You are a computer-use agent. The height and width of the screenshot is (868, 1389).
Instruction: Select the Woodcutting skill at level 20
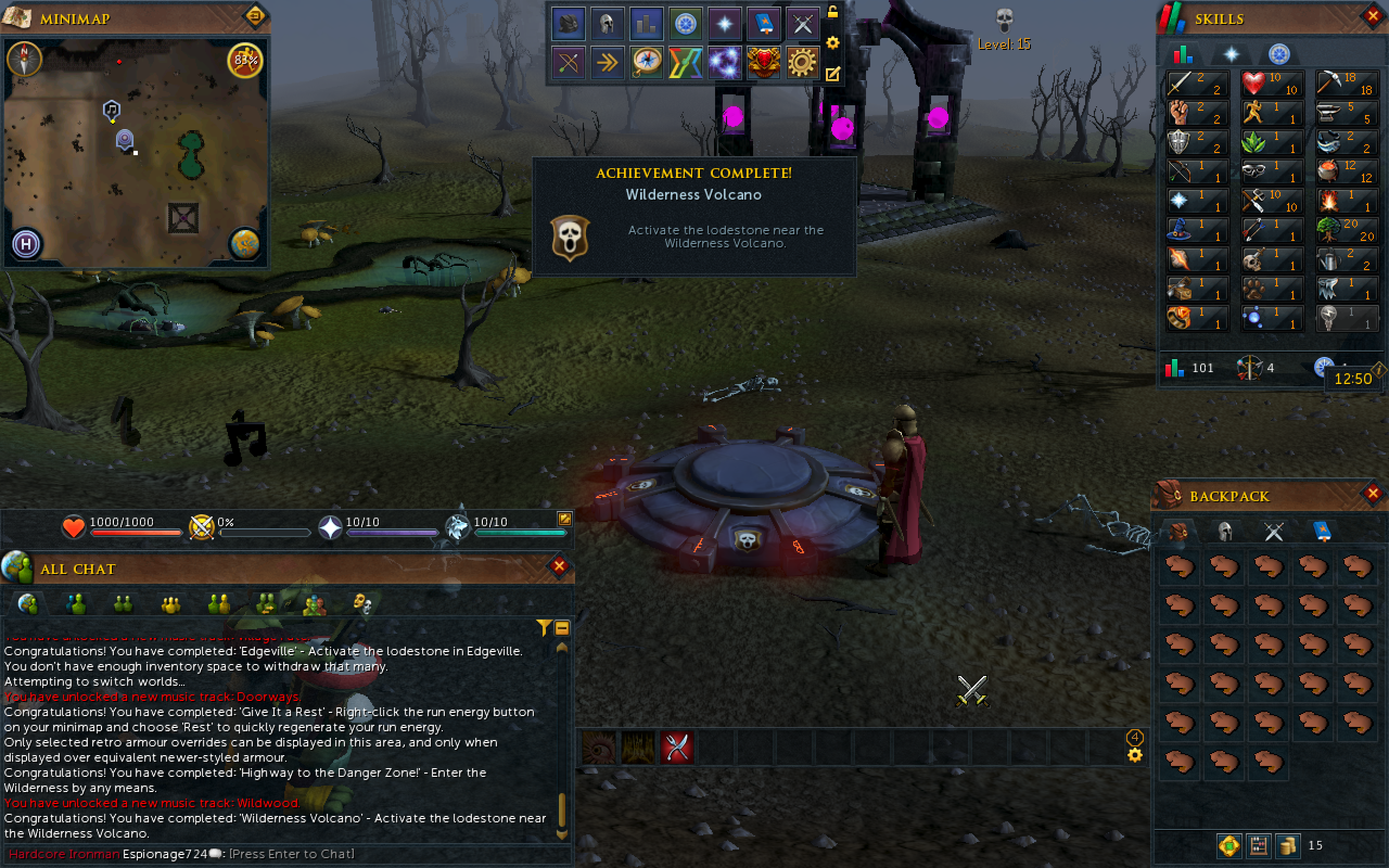pyautogui.click(x=1346, y=229)
